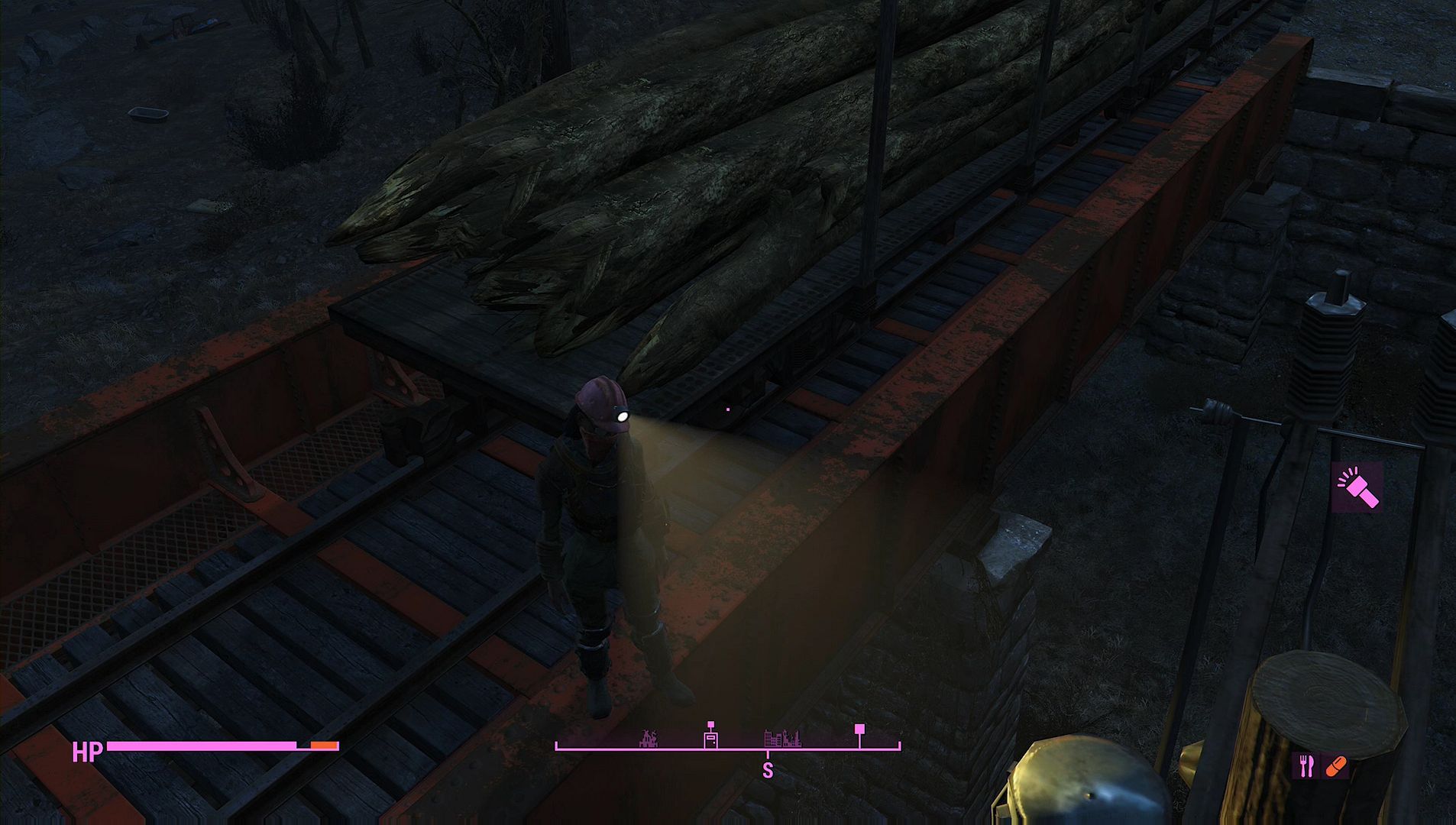Choose the ruined house compass marker
Screen dimensions: 1456x825
click(x=649, y=738)
